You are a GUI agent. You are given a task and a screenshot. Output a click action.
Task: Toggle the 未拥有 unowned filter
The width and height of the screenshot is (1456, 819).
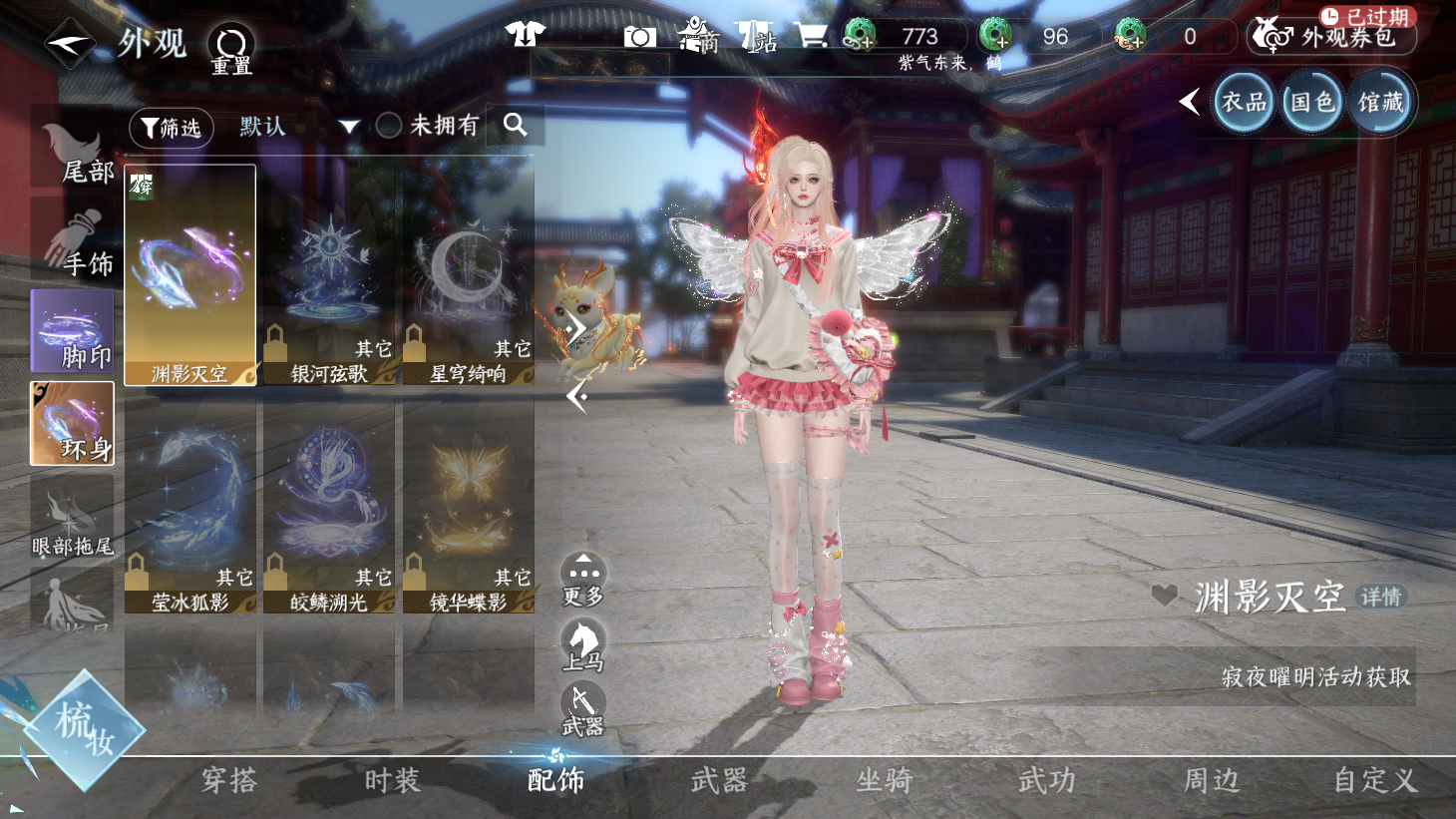point(389,126)
